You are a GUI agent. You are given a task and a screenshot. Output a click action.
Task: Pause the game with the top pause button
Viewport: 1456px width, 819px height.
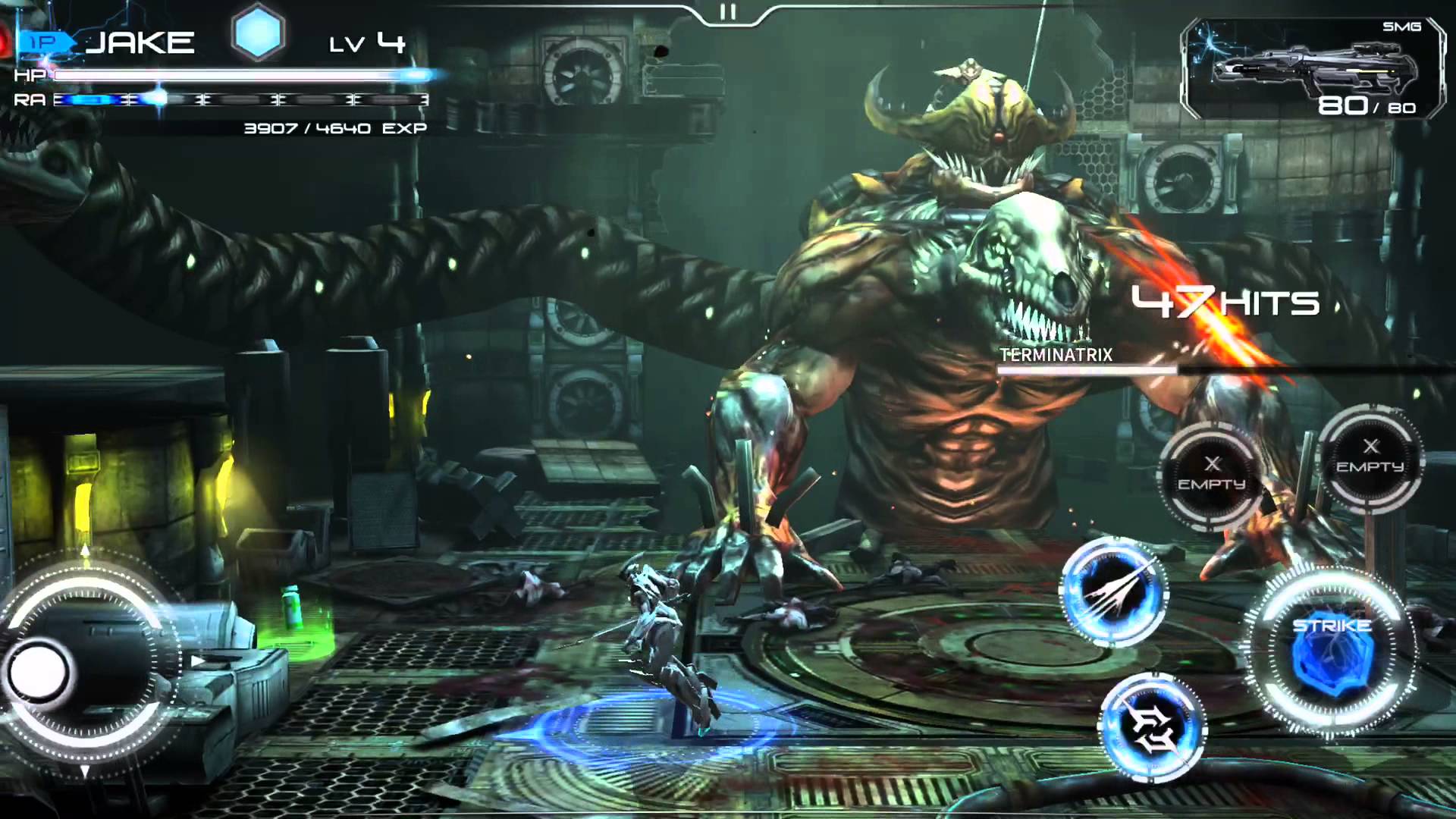point(730,11)
